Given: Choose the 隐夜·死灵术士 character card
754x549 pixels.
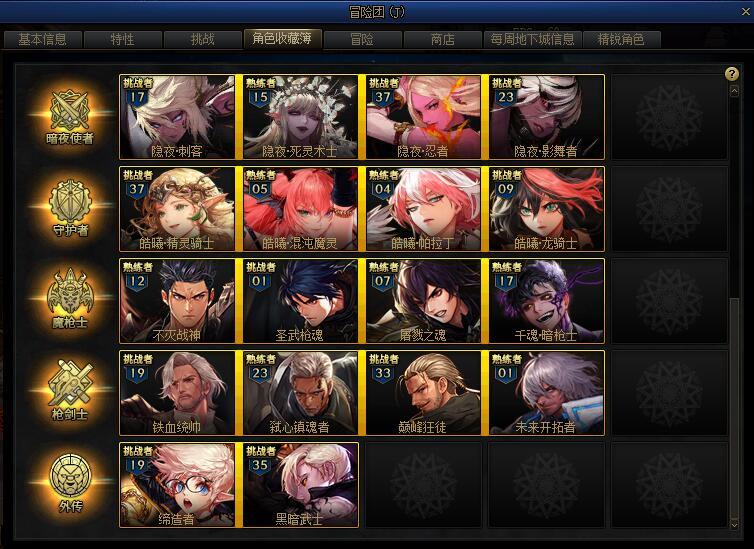Looking at the screenshot, I should click(300, 117).
